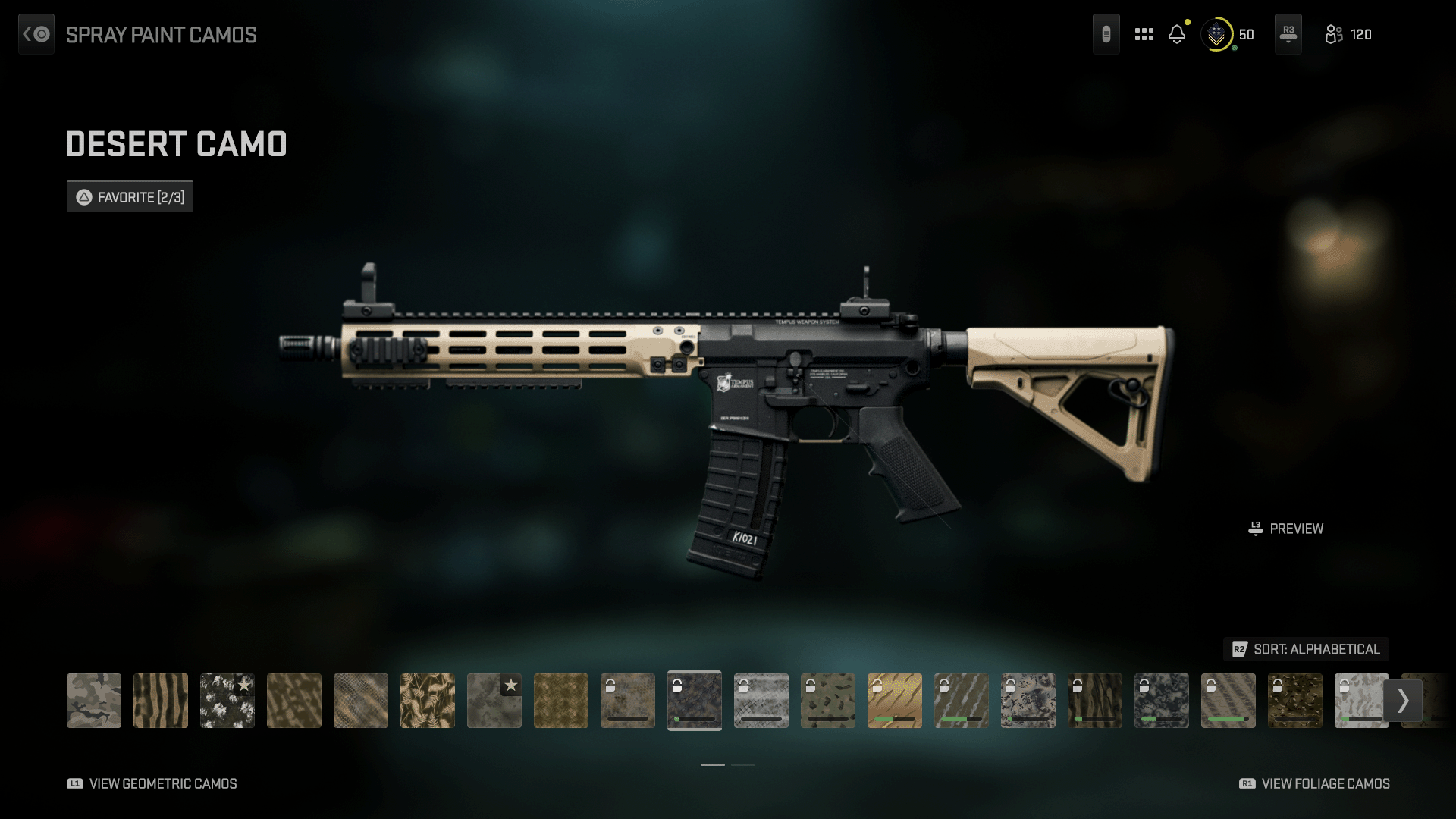Select the locked green chip-pattern camo

pyautogui.click(x=828, y=701)
